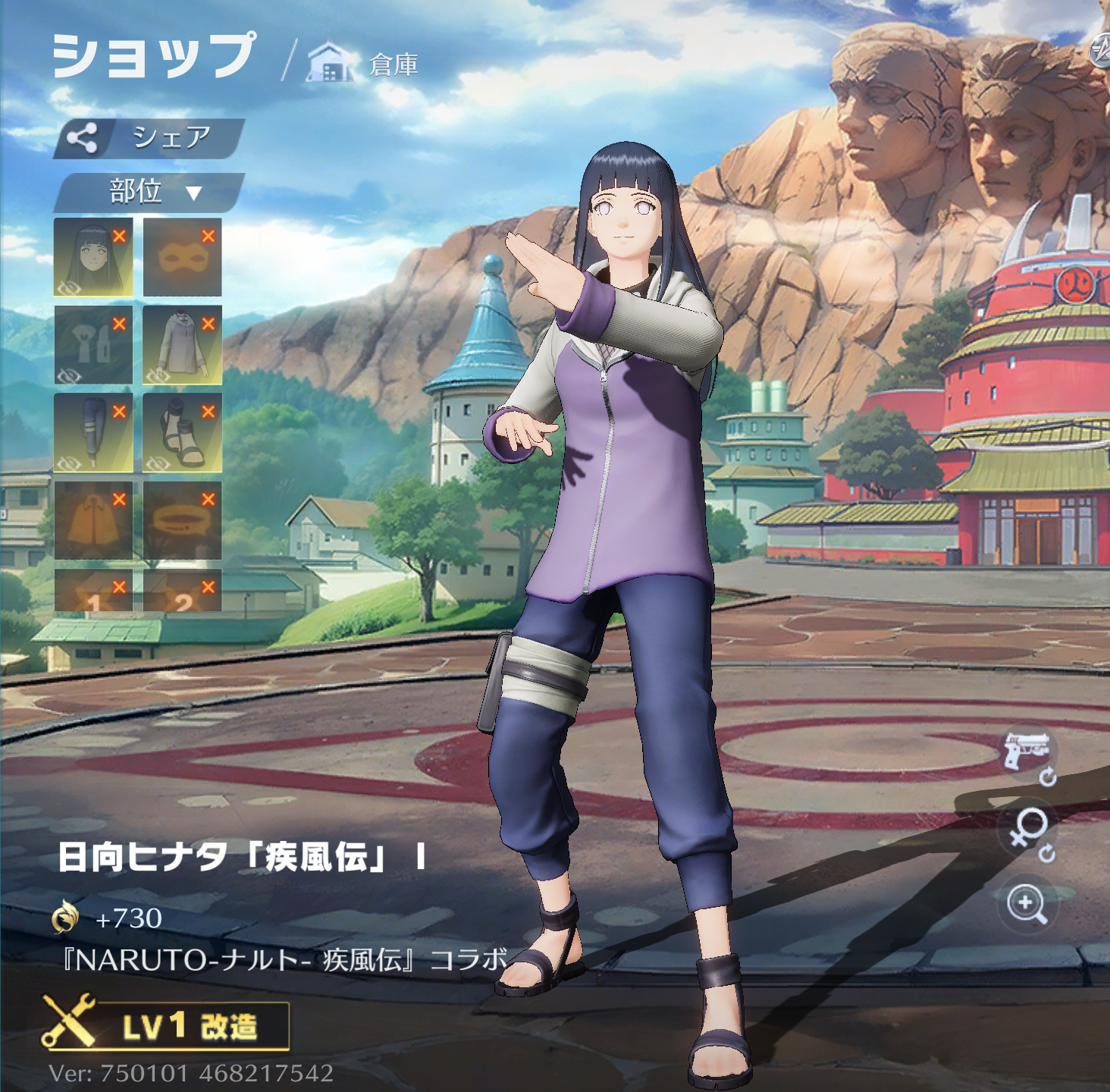Select the orange ring accessory slot

[x=182, y=521]
